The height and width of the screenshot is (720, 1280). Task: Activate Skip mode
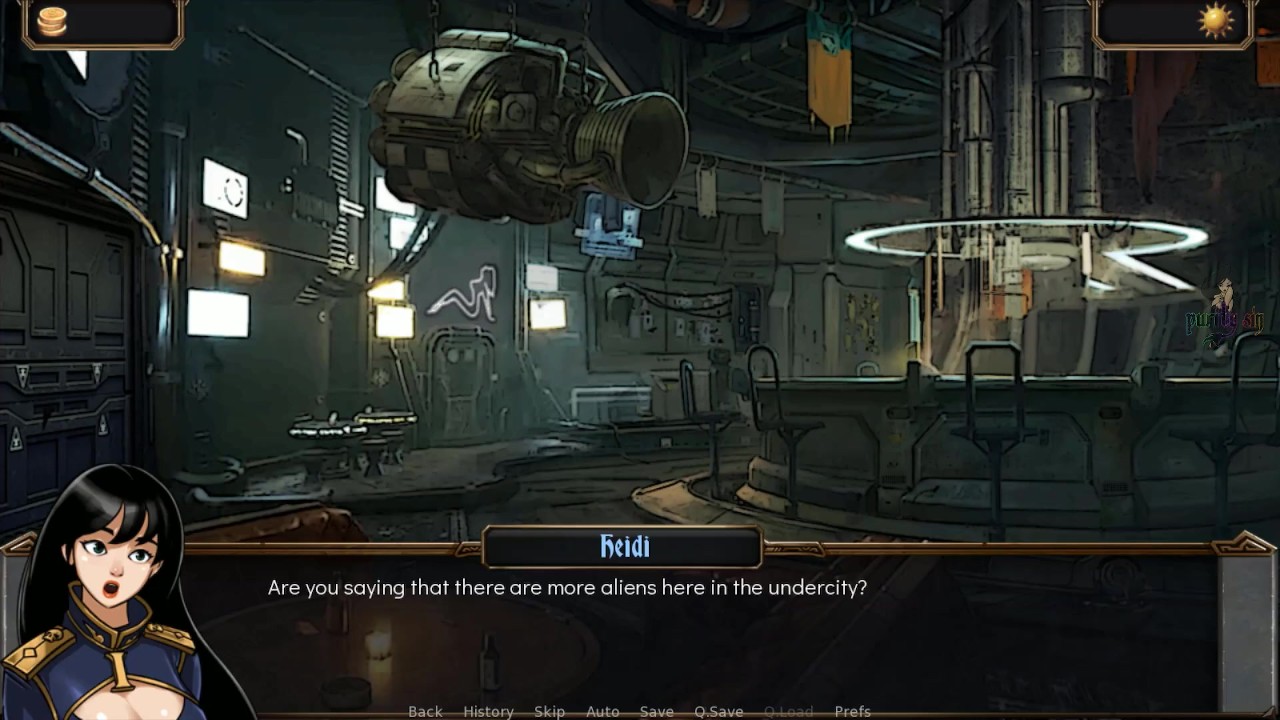pos(549,711)
